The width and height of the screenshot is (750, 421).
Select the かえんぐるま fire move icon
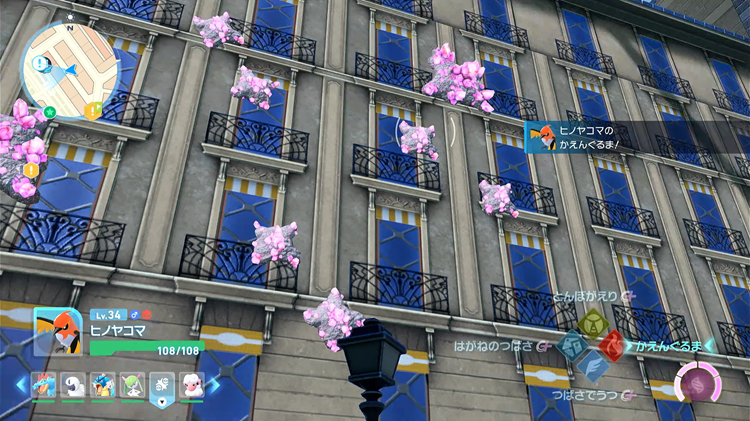(x=611, y=347)
